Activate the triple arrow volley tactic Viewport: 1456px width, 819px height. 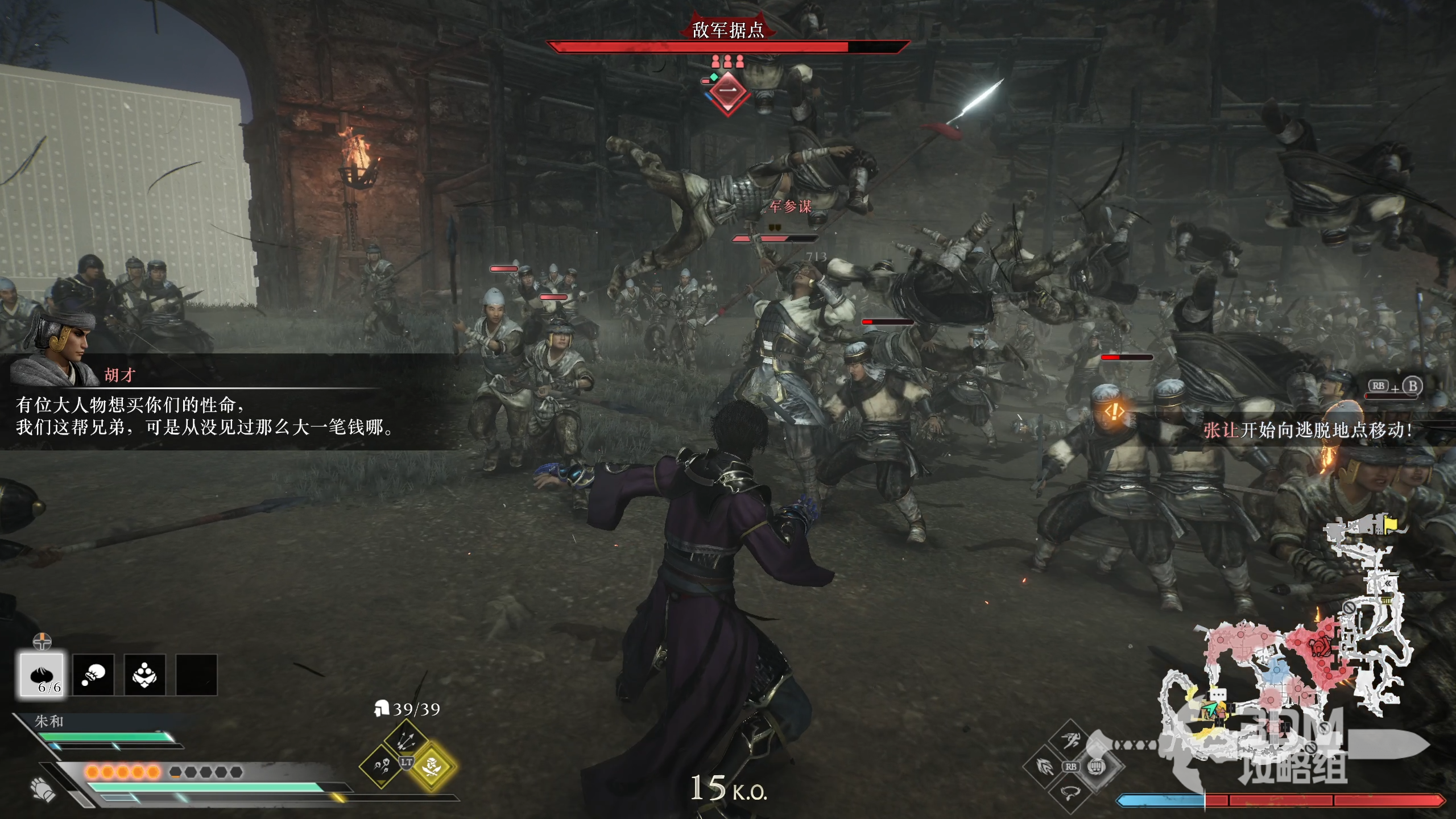pos(406,739)
